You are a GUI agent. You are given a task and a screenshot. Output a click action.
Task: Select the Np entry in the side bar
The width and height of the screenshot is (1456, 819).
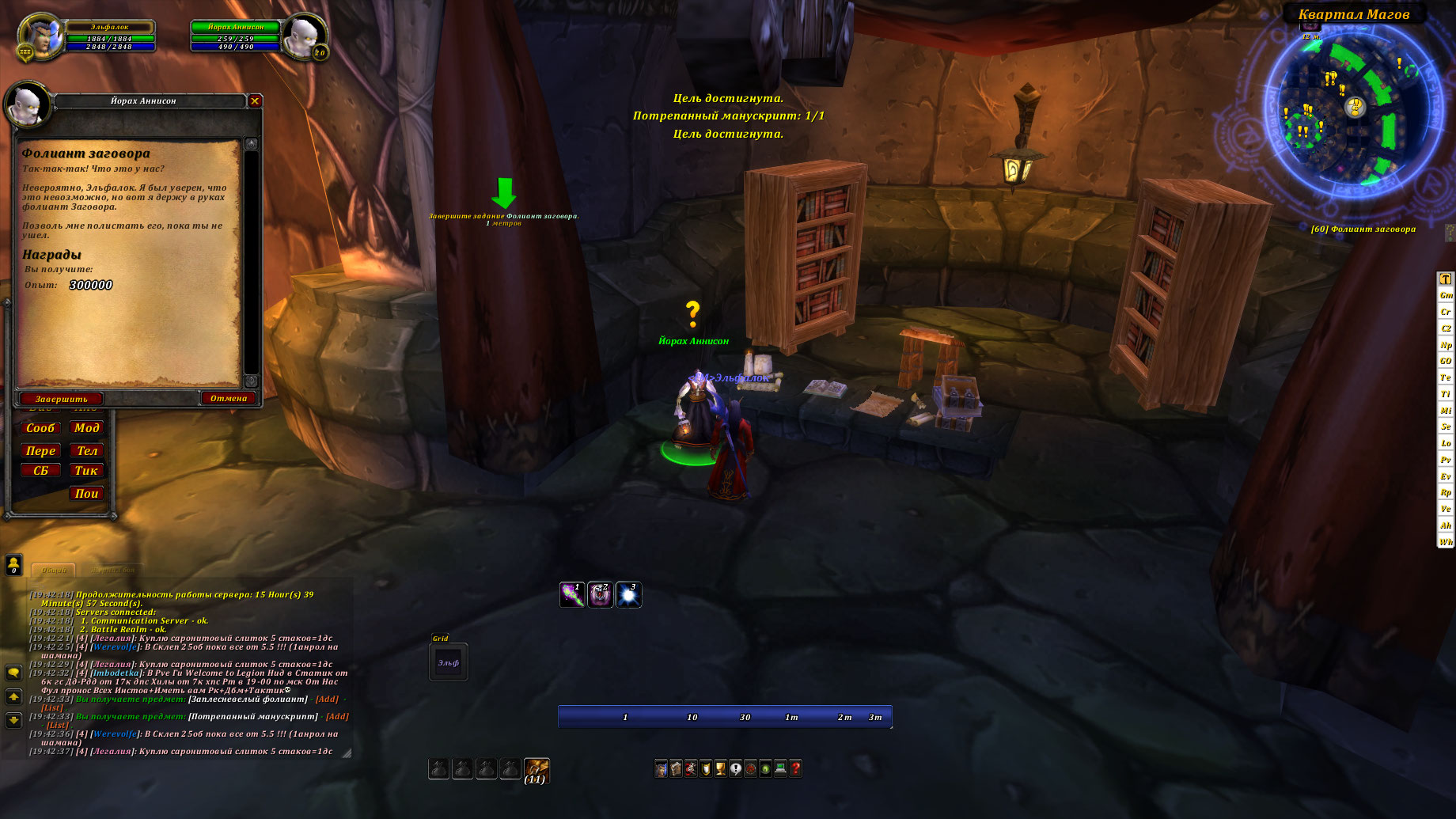[1446, 345]
